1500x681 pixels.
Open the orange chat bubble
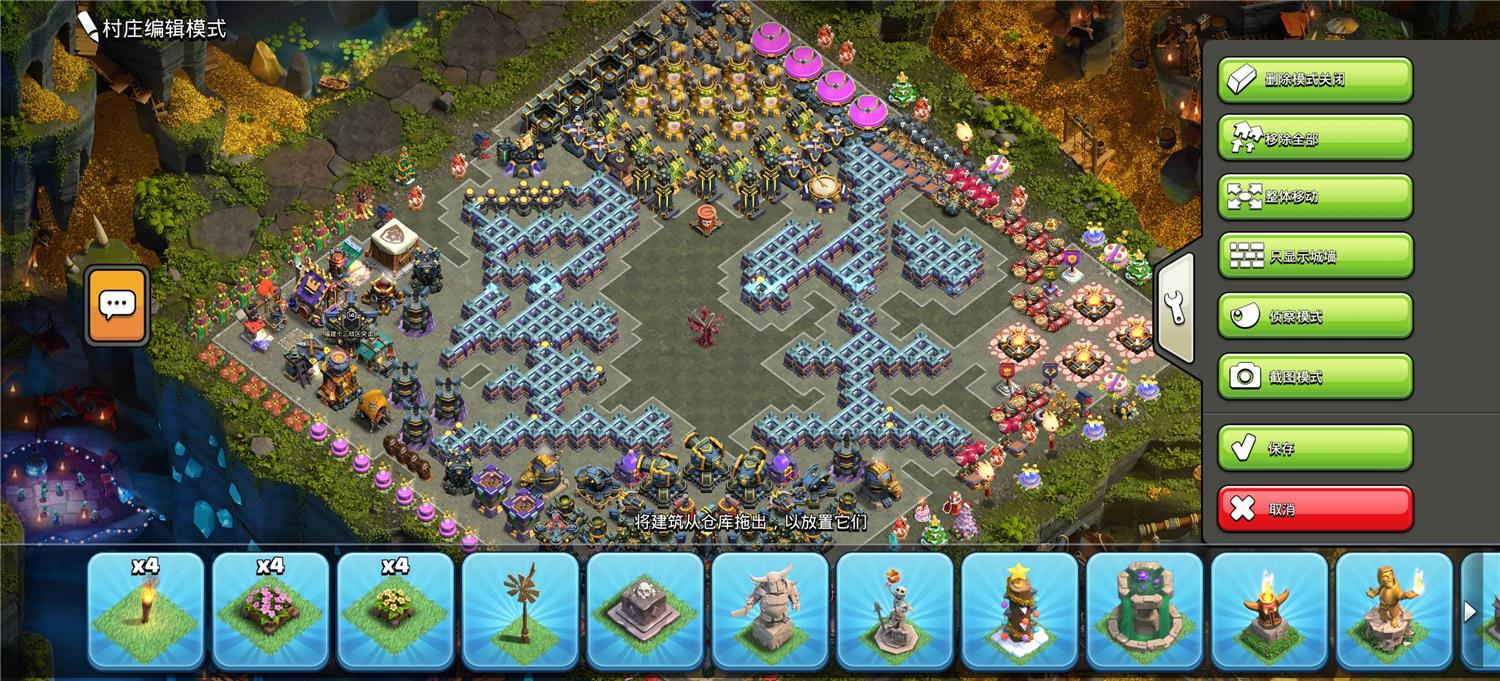pyautogui.click(x=117, y=305)
